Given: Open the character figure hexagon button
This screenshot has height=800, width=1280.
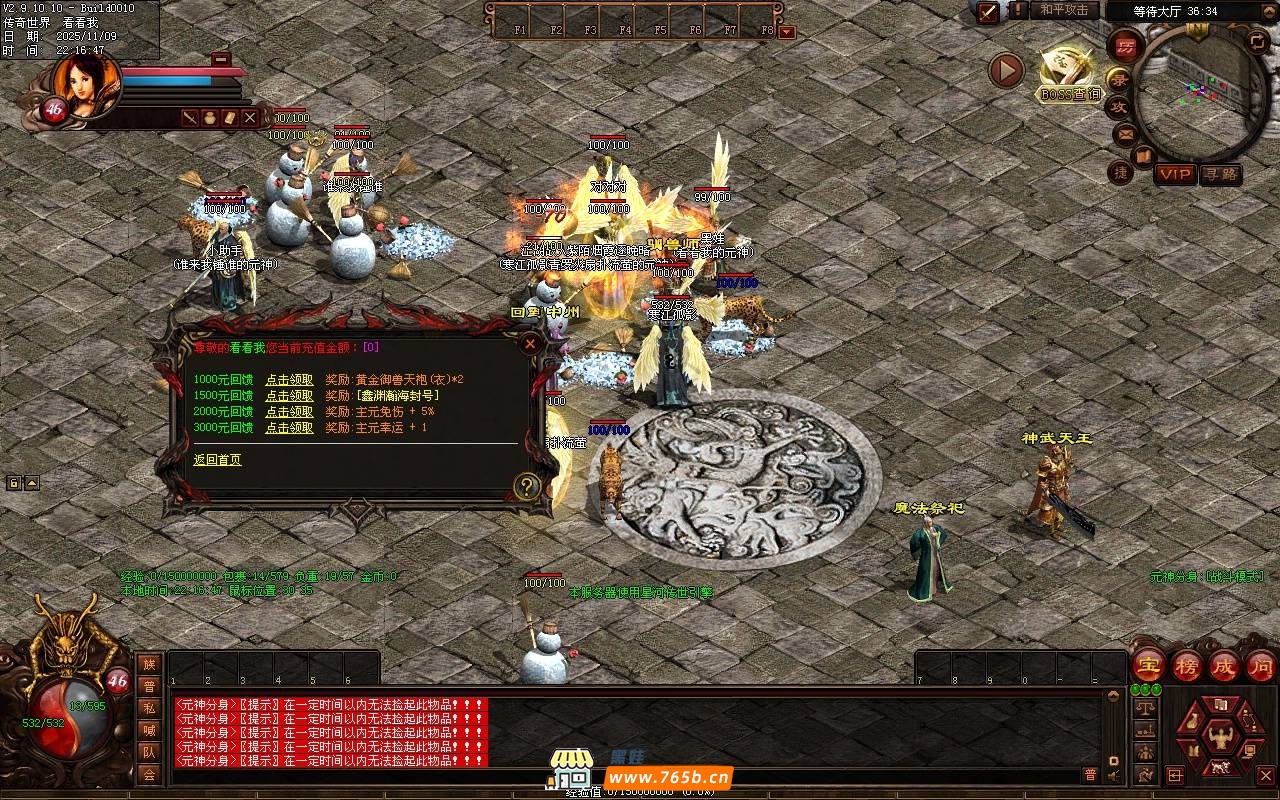Looking at the screenshot, I should (1220, 738).
